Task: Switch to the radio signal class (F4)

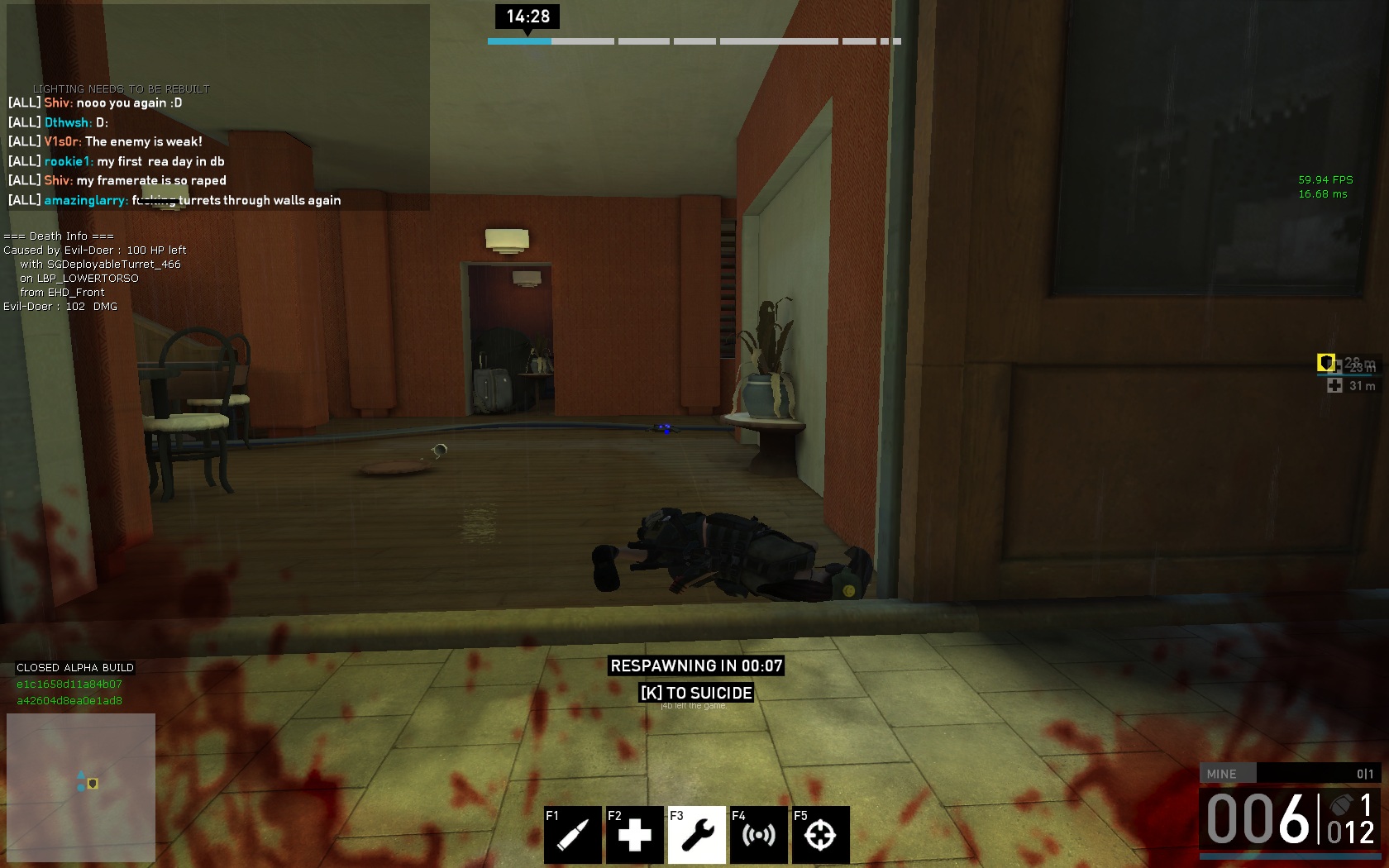Action: pos(759,834)
